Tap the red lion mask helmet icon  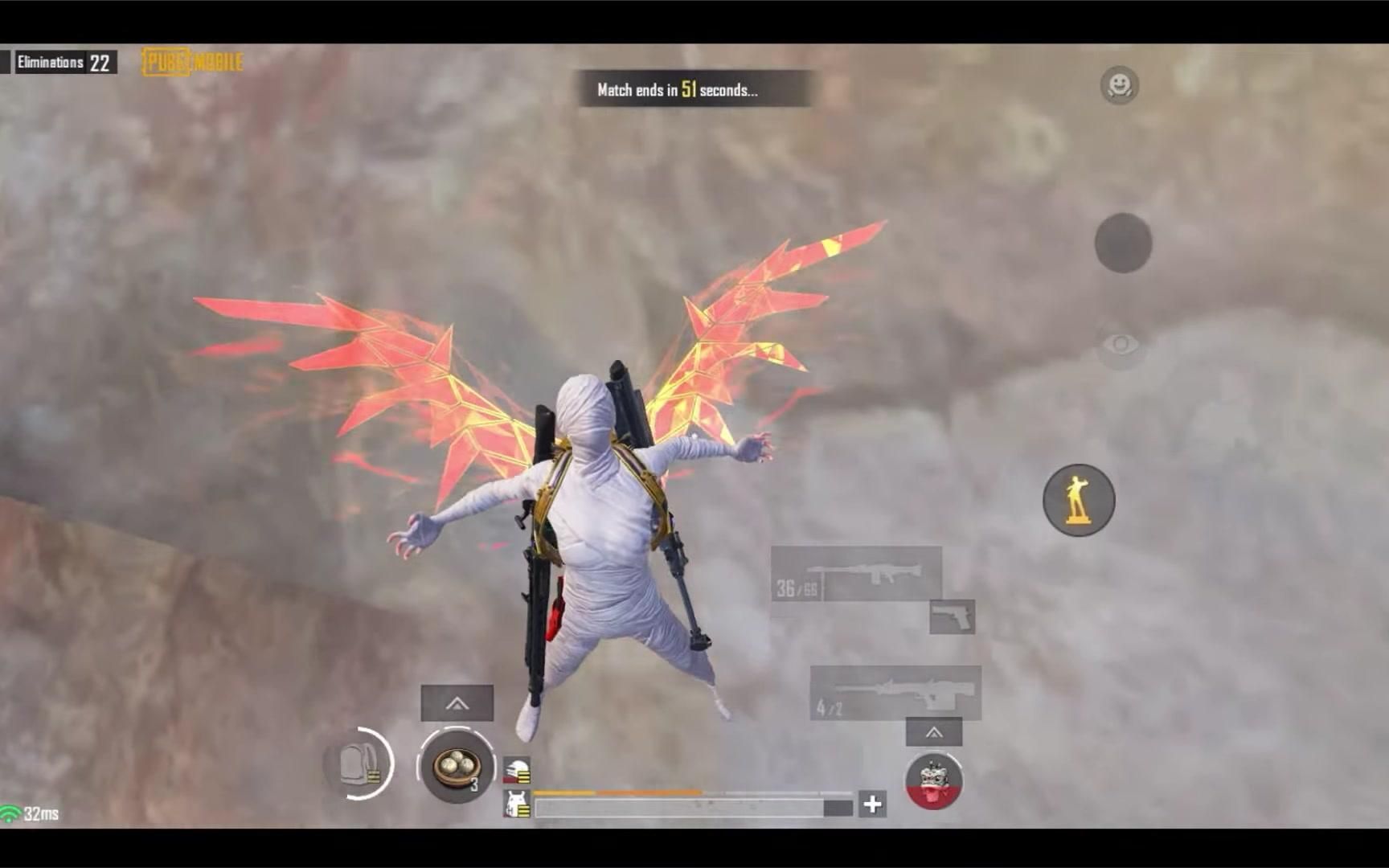pos(935,781)
